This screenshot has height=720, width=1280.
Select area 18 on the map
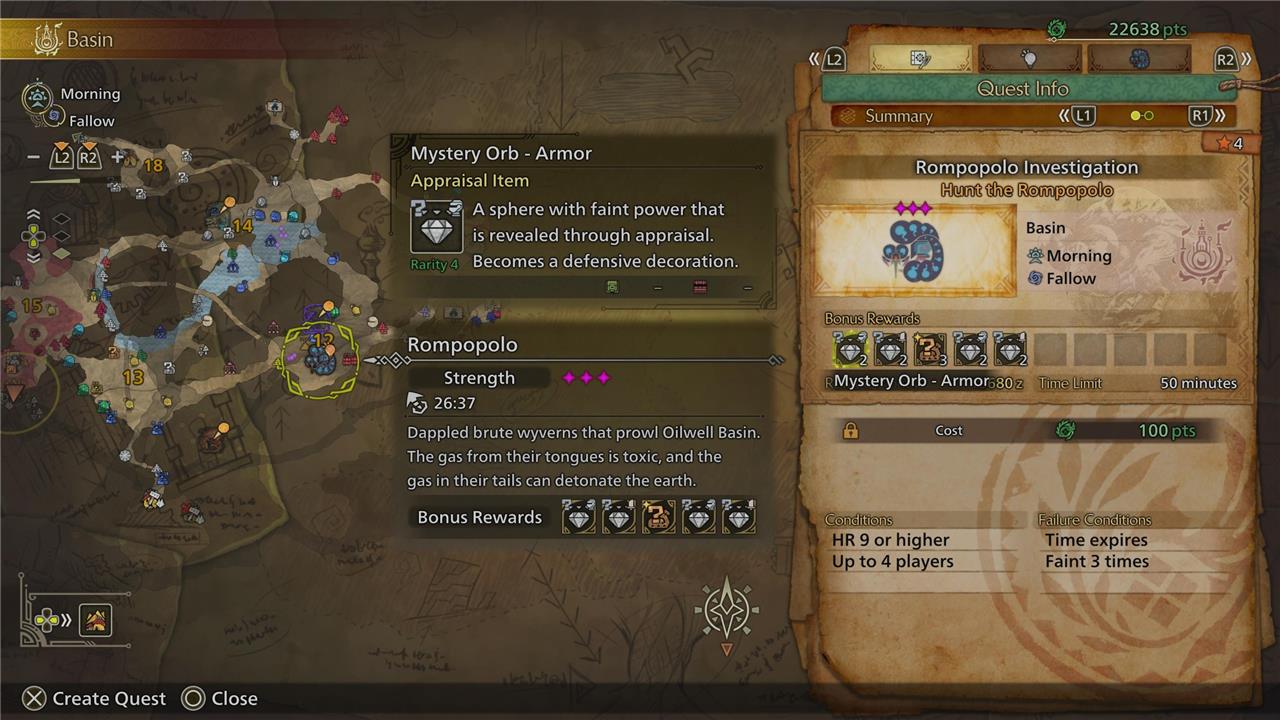click(x=153, y=166)
